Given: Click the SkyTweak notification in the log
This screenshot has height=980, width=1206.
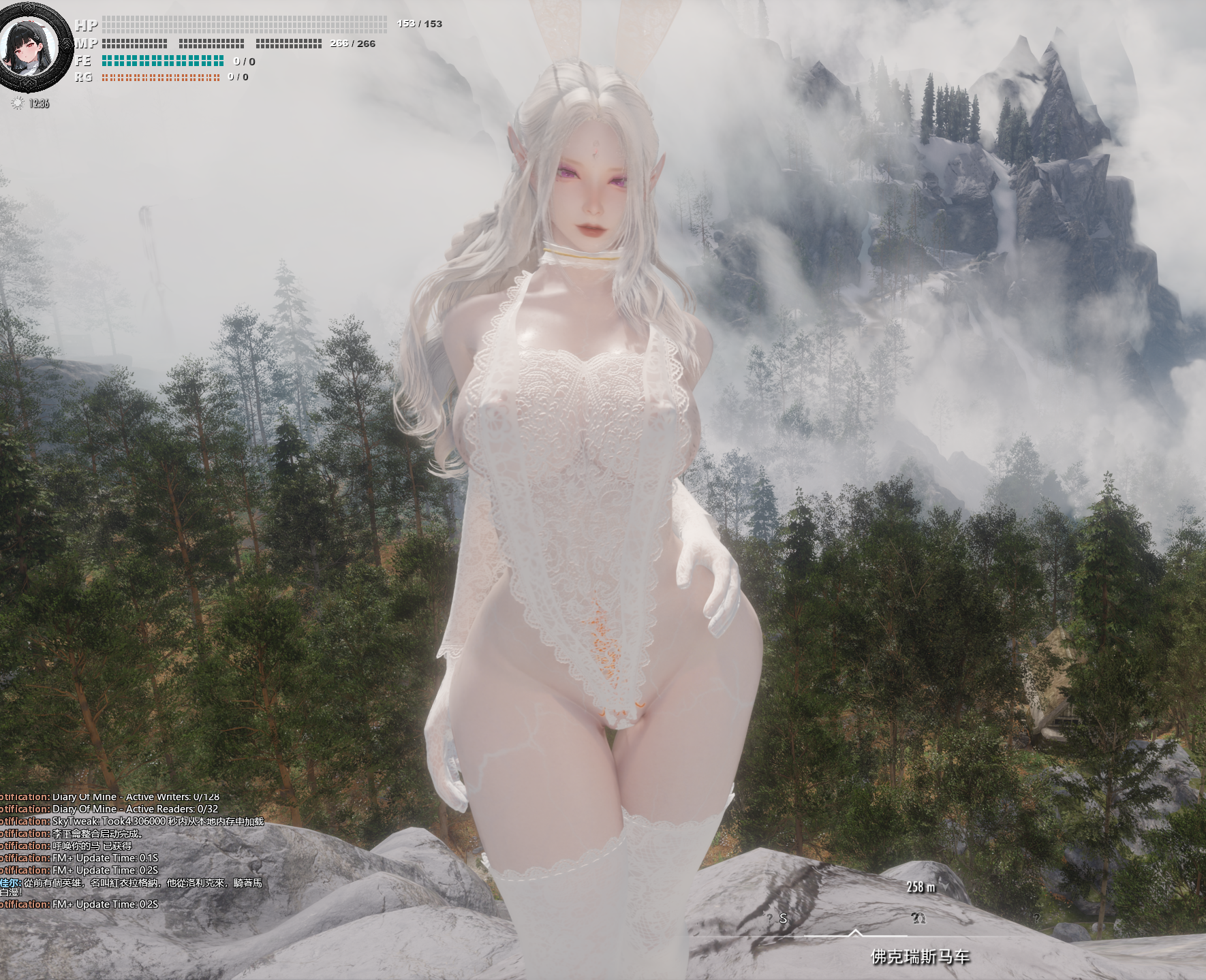Looking at the screenshot, I should click(x=157, y=821).
